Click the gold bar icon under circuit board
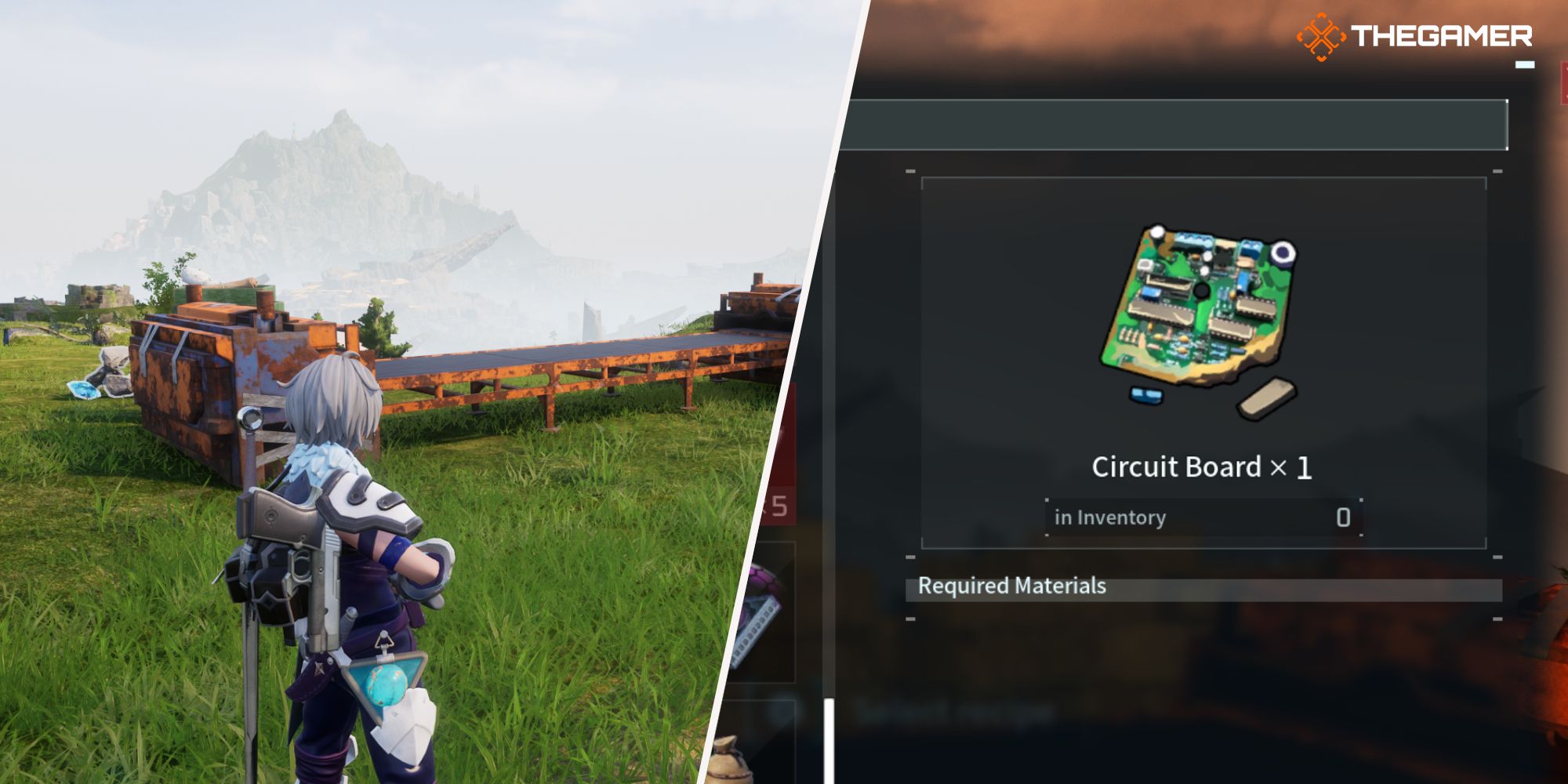This screenshot has width=1568, height=784. pyautogui.click(x=1266, y=398)
